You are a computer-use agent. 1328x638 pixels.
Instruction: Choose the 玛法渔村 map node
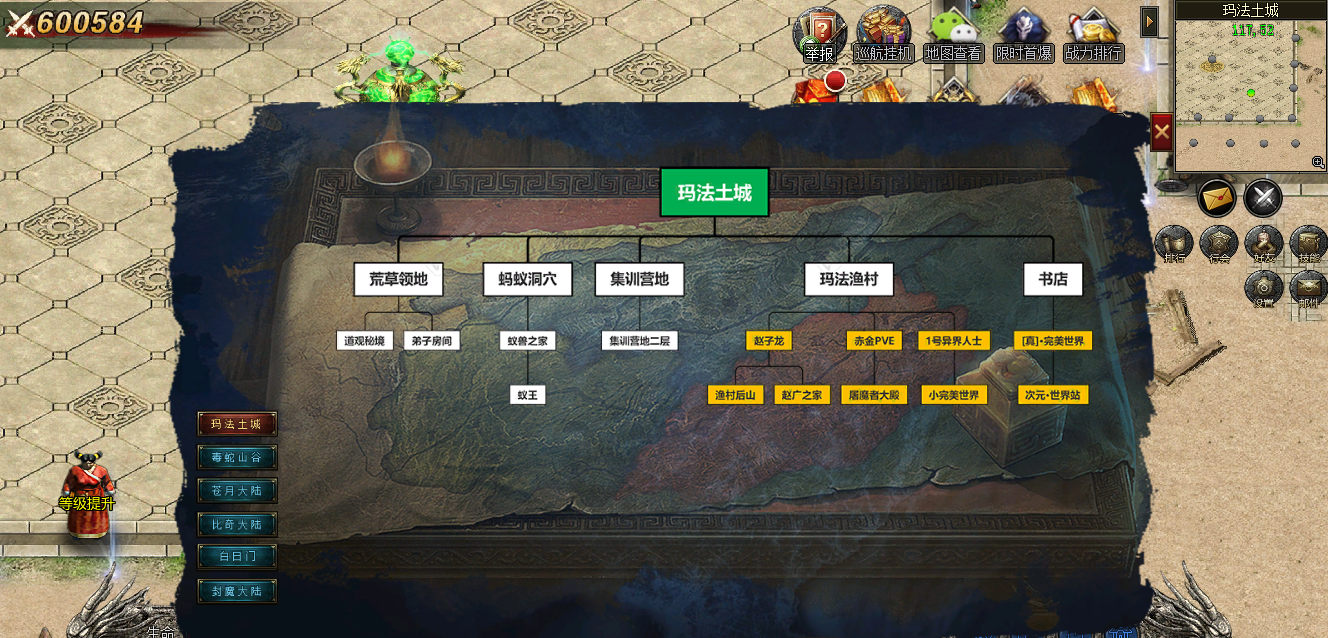(x=849, y=279)
